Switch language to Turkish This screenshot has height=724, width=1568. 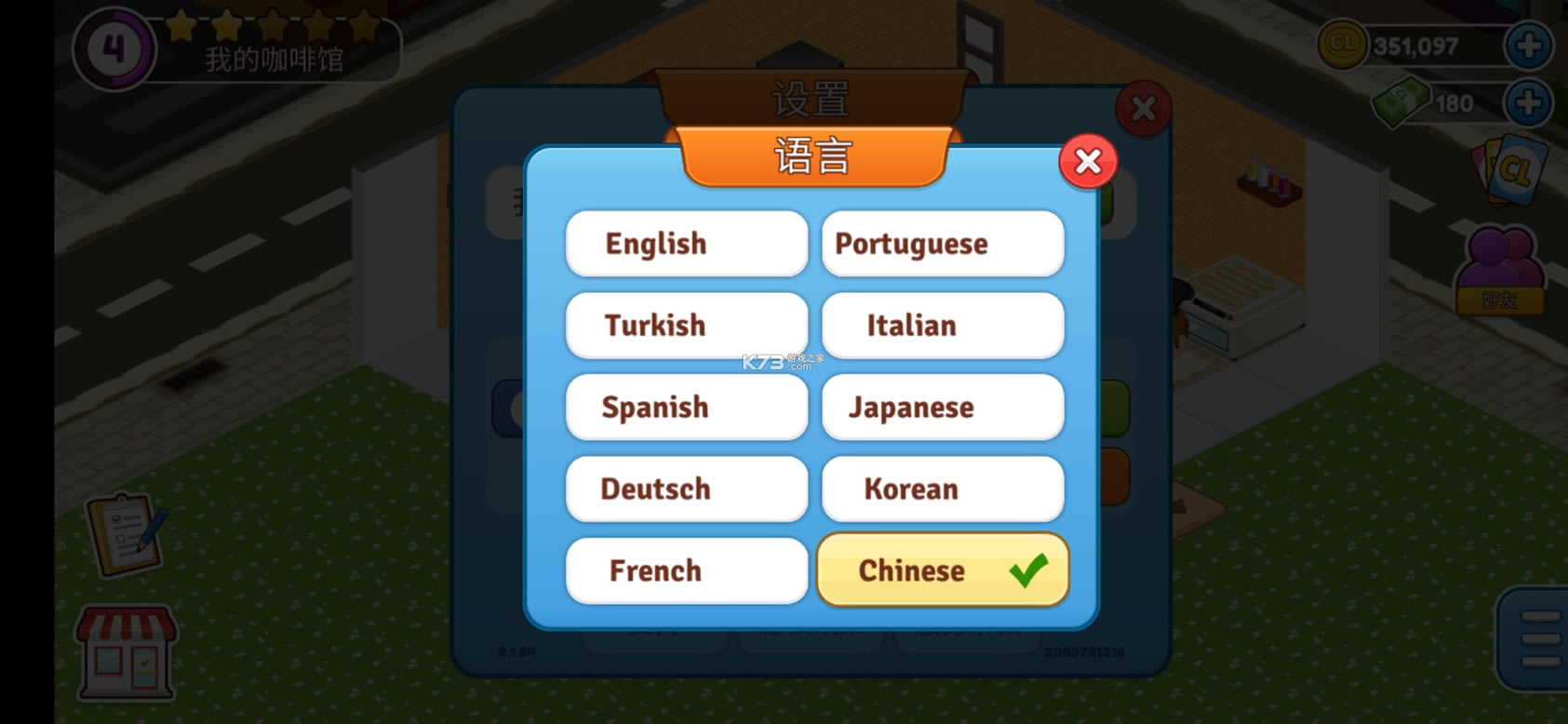(686, 326)
